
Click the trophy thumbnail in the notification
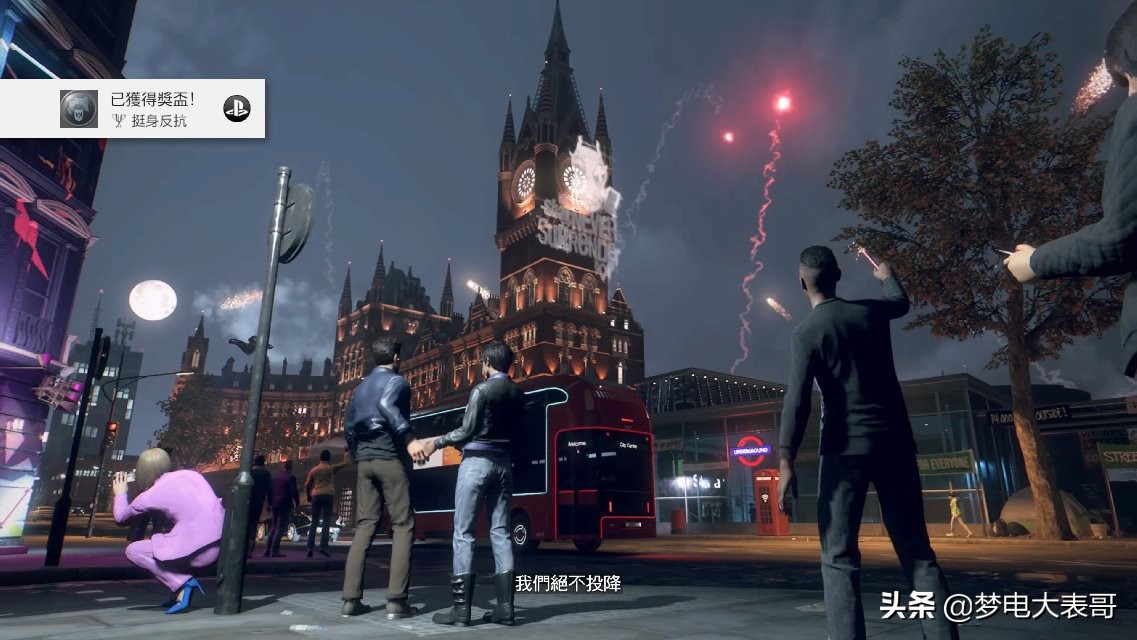point(79,108)
